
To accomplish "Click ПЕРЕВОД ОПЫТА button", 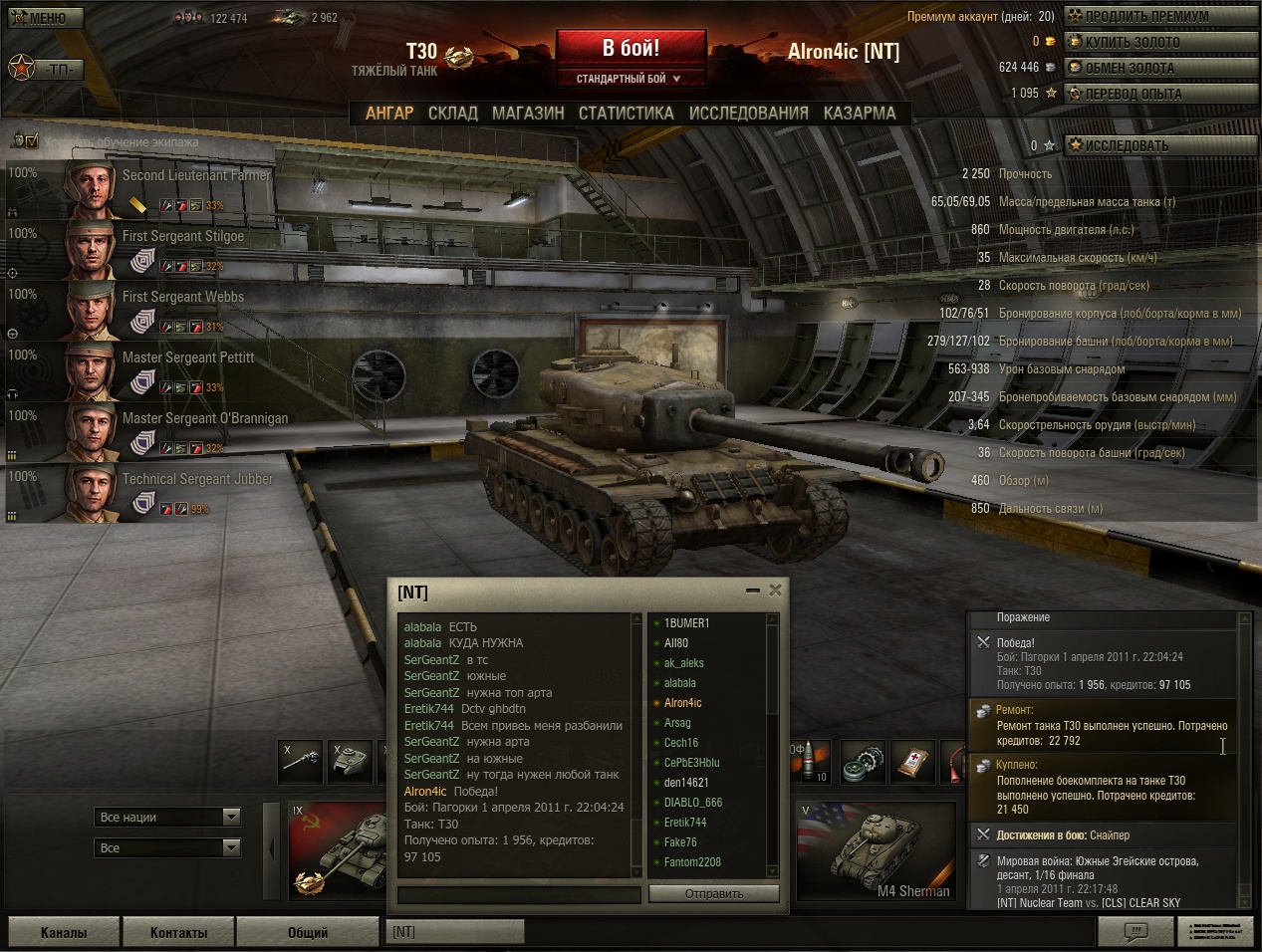I will click(x=1158, y=94).
